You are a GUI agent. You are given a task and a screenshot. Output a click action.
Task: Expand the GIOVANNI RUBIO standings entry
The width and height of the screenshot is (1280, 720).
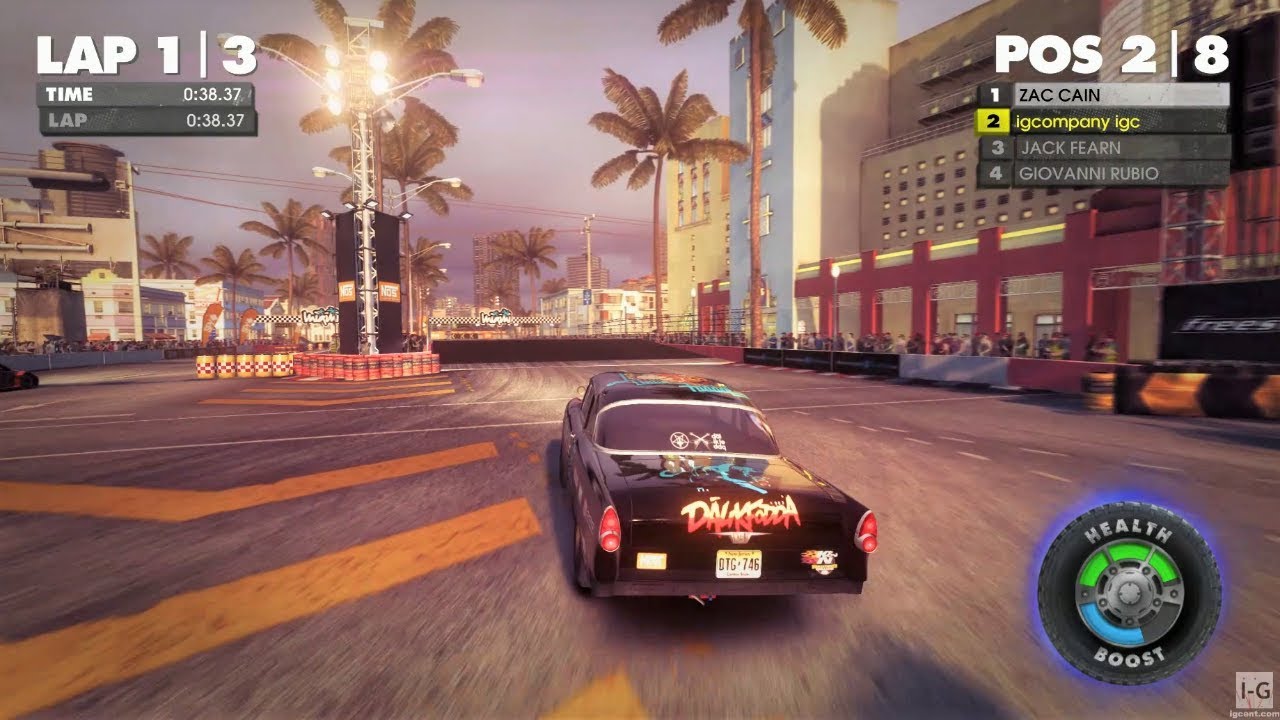pyautogui.click(x=1090, y=173)
